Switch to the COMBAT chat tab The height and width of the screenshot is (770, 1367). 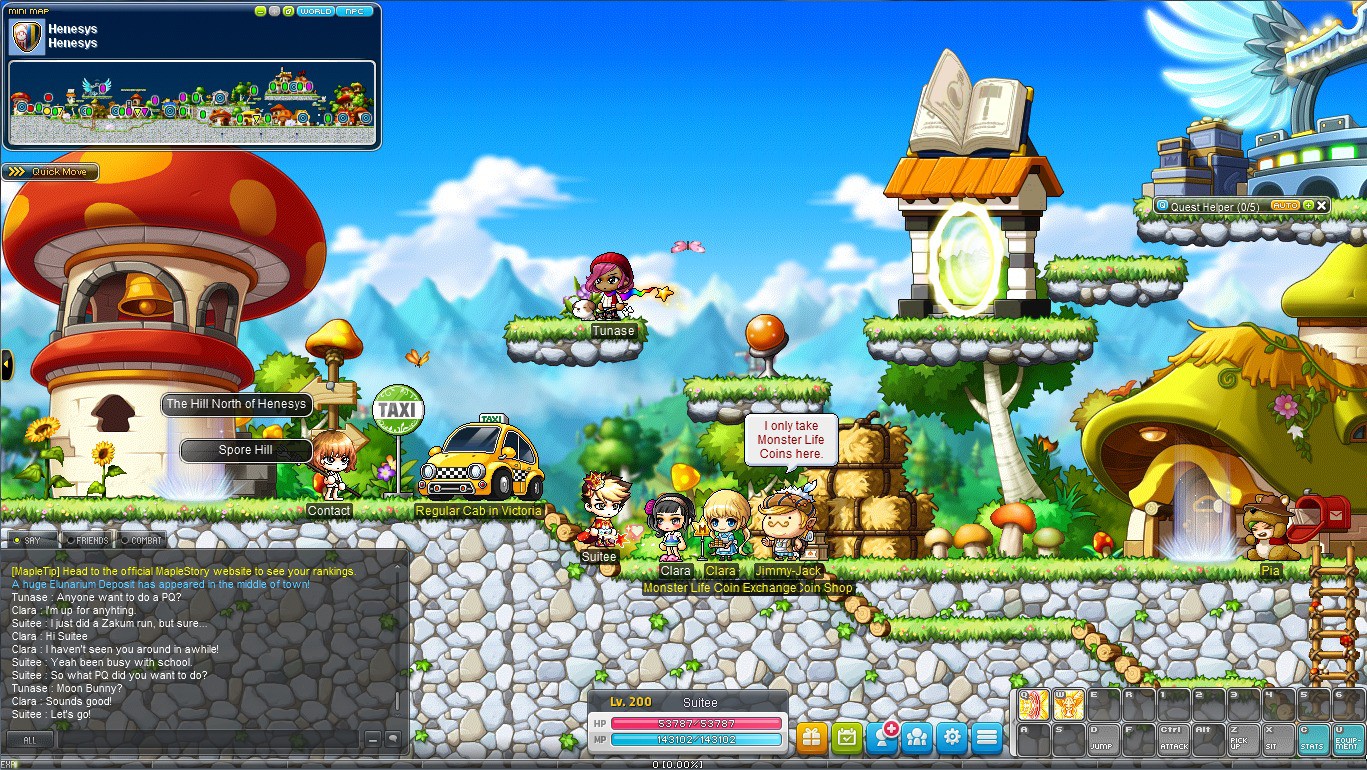(x=140, y=539)
